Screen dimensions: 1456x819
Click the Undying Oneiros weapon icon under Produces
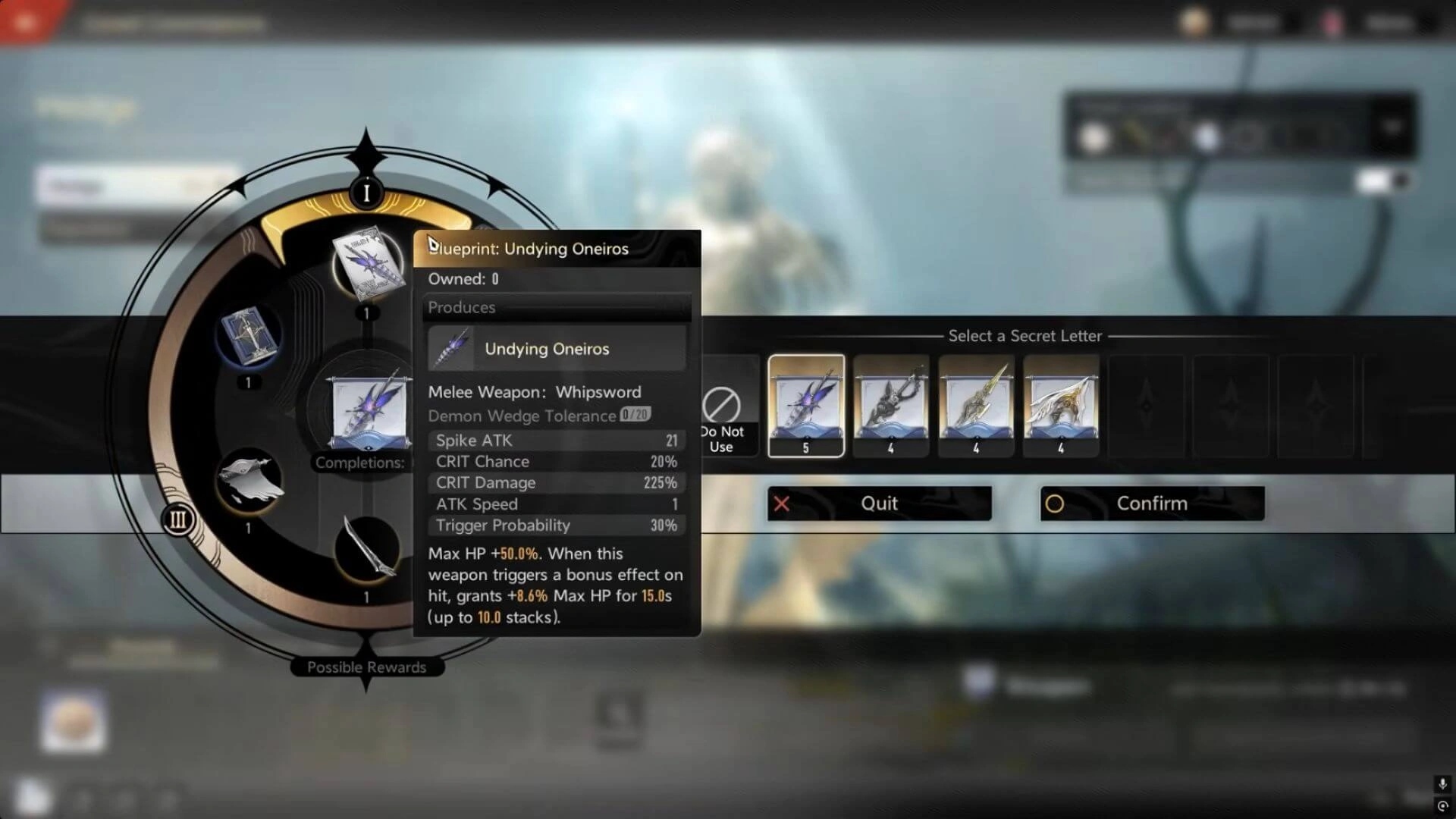453,347
